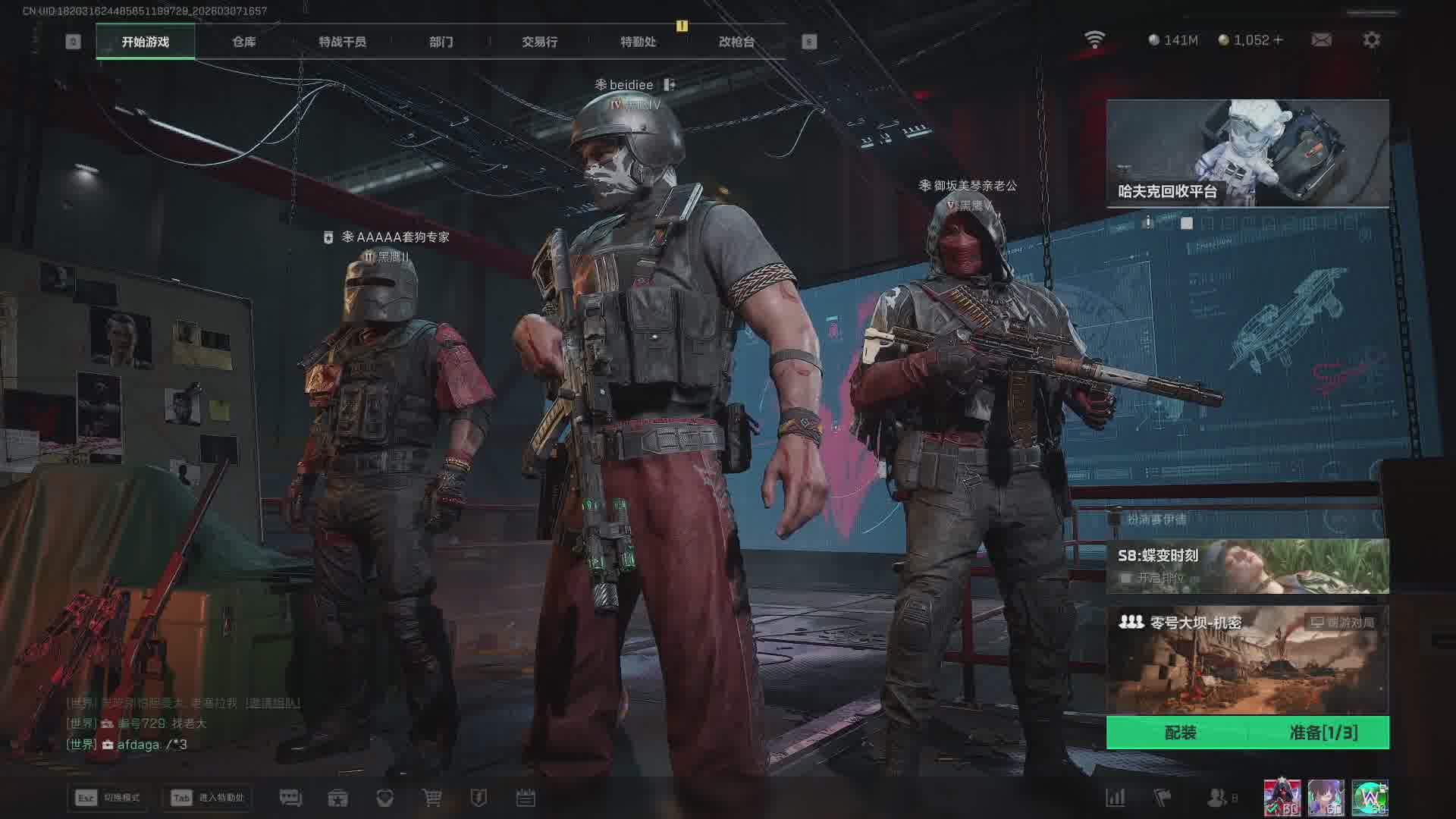Viewport: 1456px width, 819px height.
Task: Switch to the 改枪台 gunsmith tab
Action: (736, 42)
